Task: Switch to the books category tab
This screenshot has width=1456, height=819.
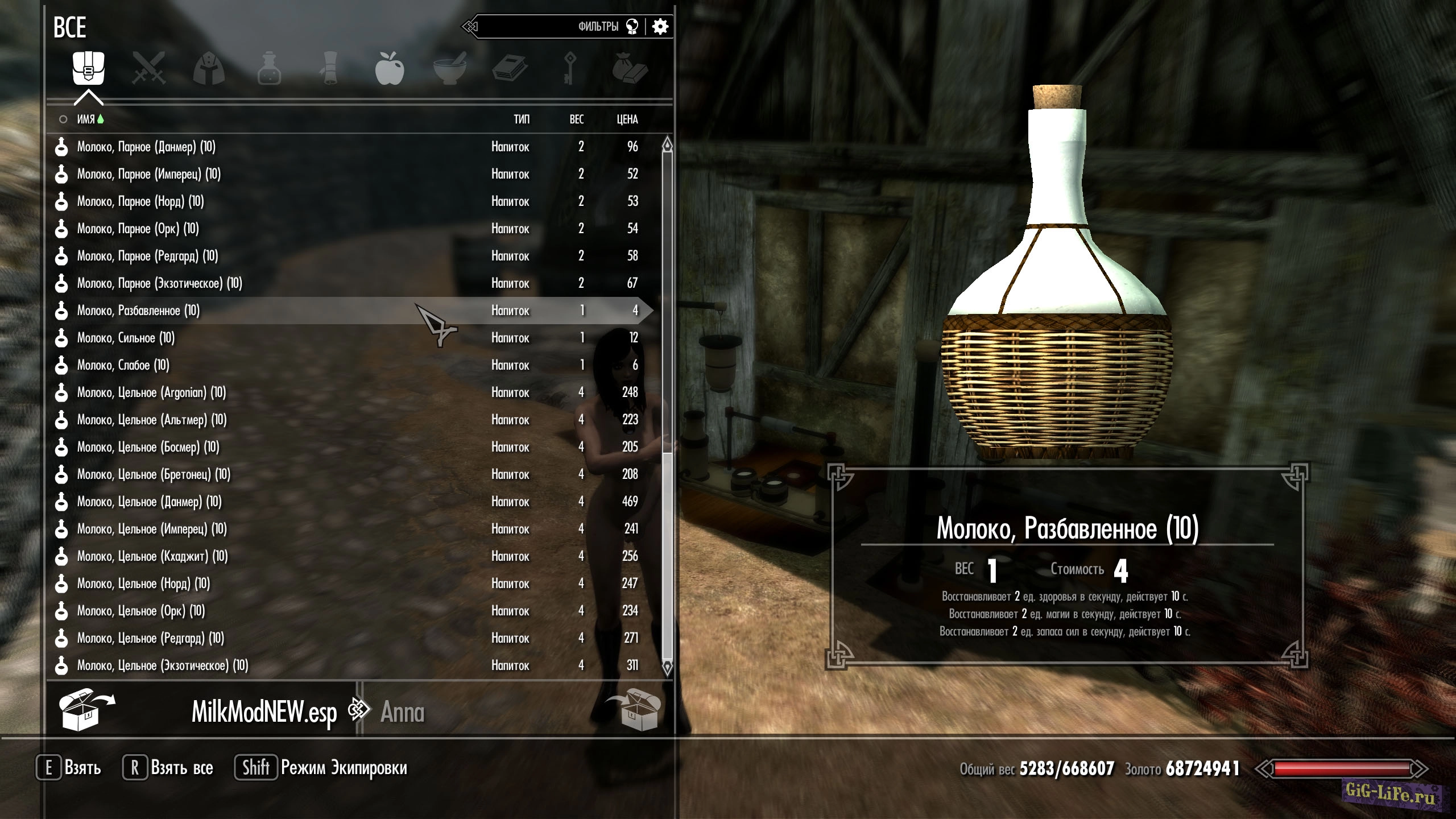Action: (x=510, y=69)
